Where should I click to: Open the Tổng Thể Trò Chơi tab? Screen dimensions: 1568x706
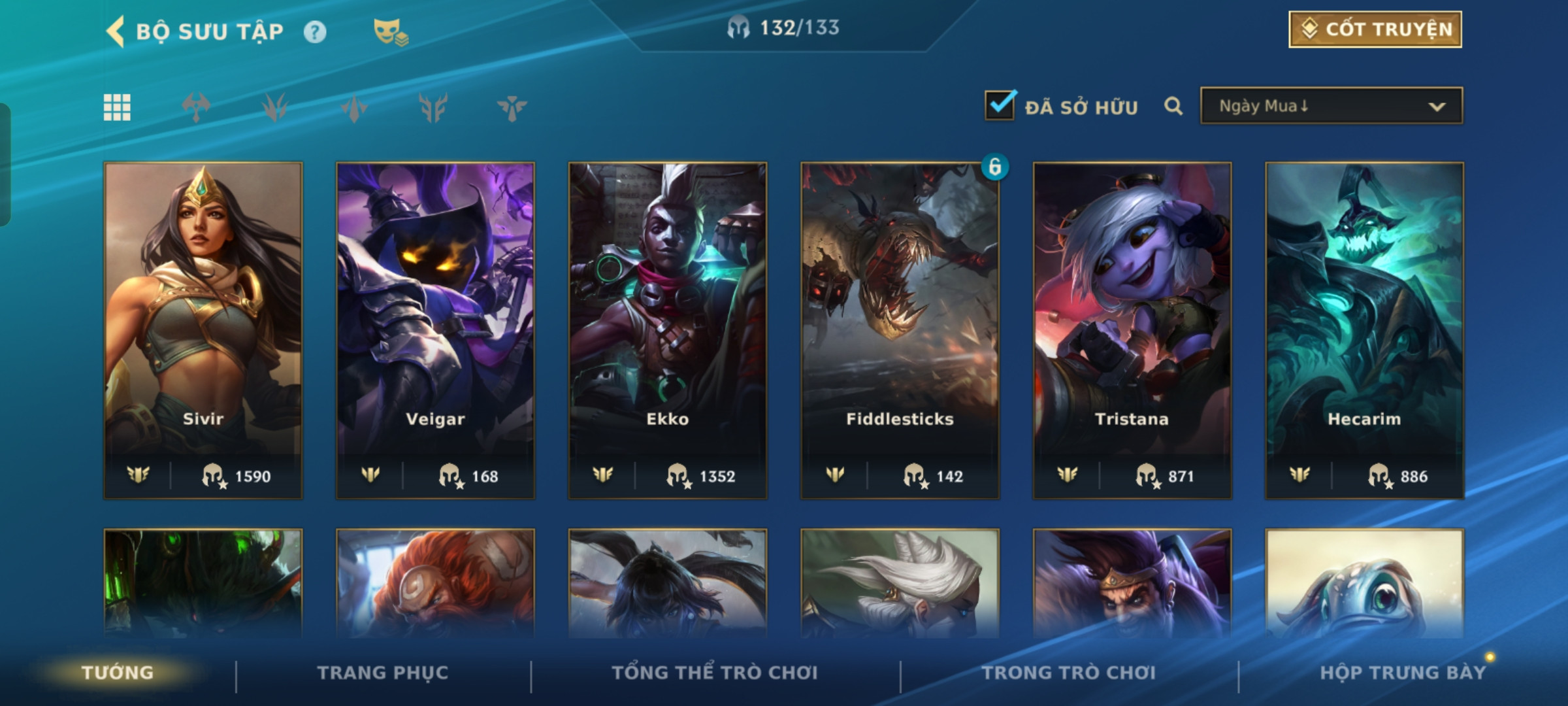point(715,673)
